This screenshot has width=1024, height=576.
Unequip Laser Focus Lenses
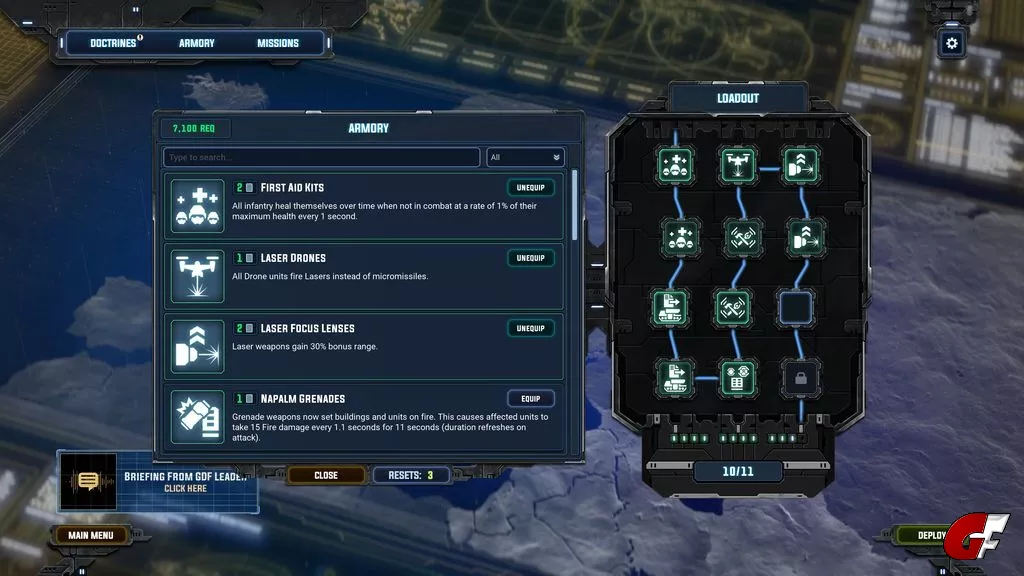pyautogui.click(x=530, y=328)
